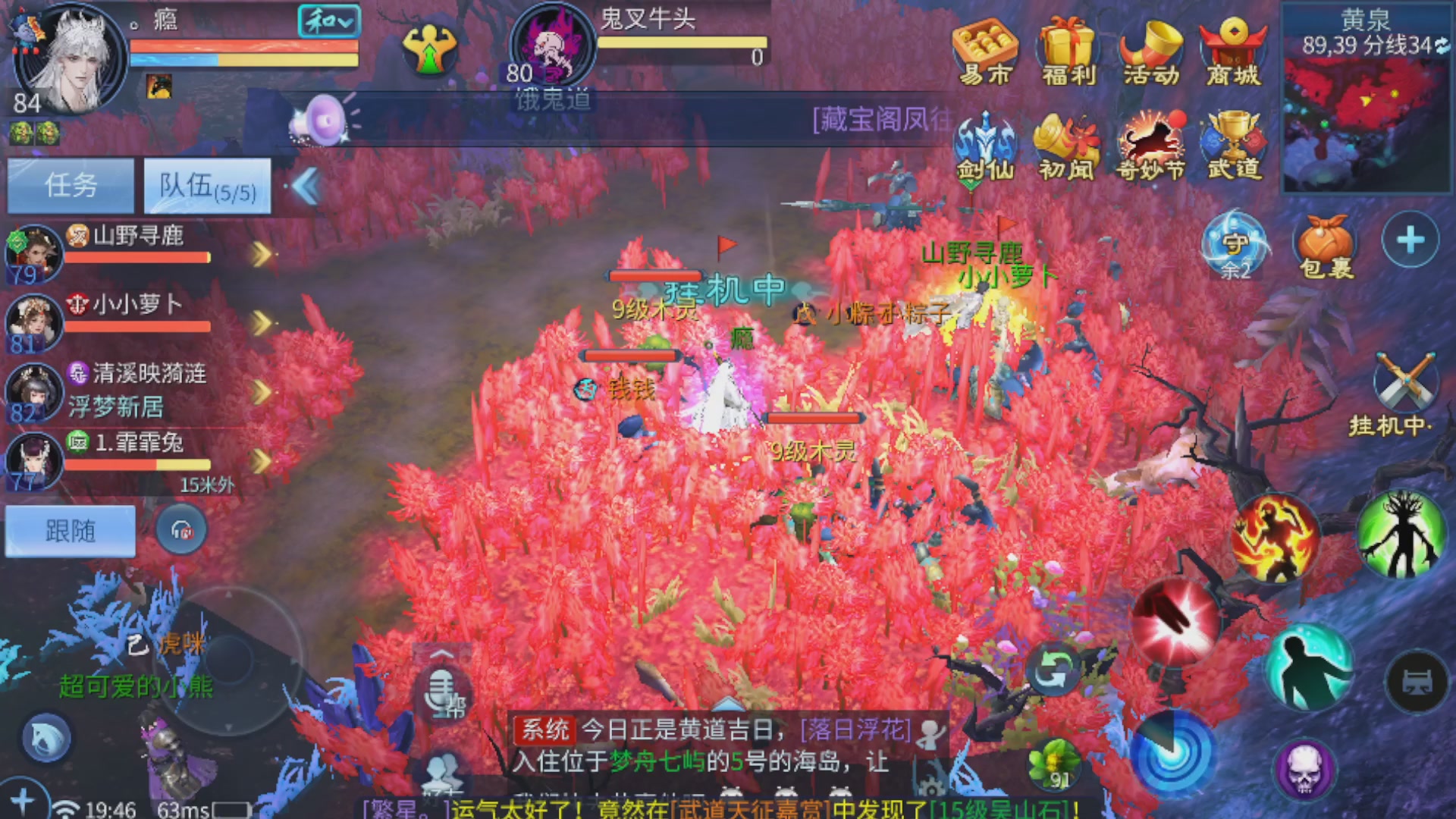Open the 剑仙 event icon
1456x819 pixels.
(x=987, y=144)
